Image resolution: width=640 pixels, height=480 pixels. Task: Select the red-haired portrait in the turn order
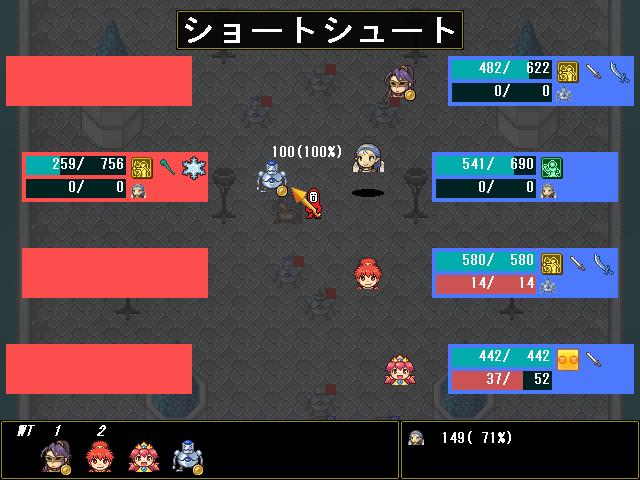(x=97, y=457)
